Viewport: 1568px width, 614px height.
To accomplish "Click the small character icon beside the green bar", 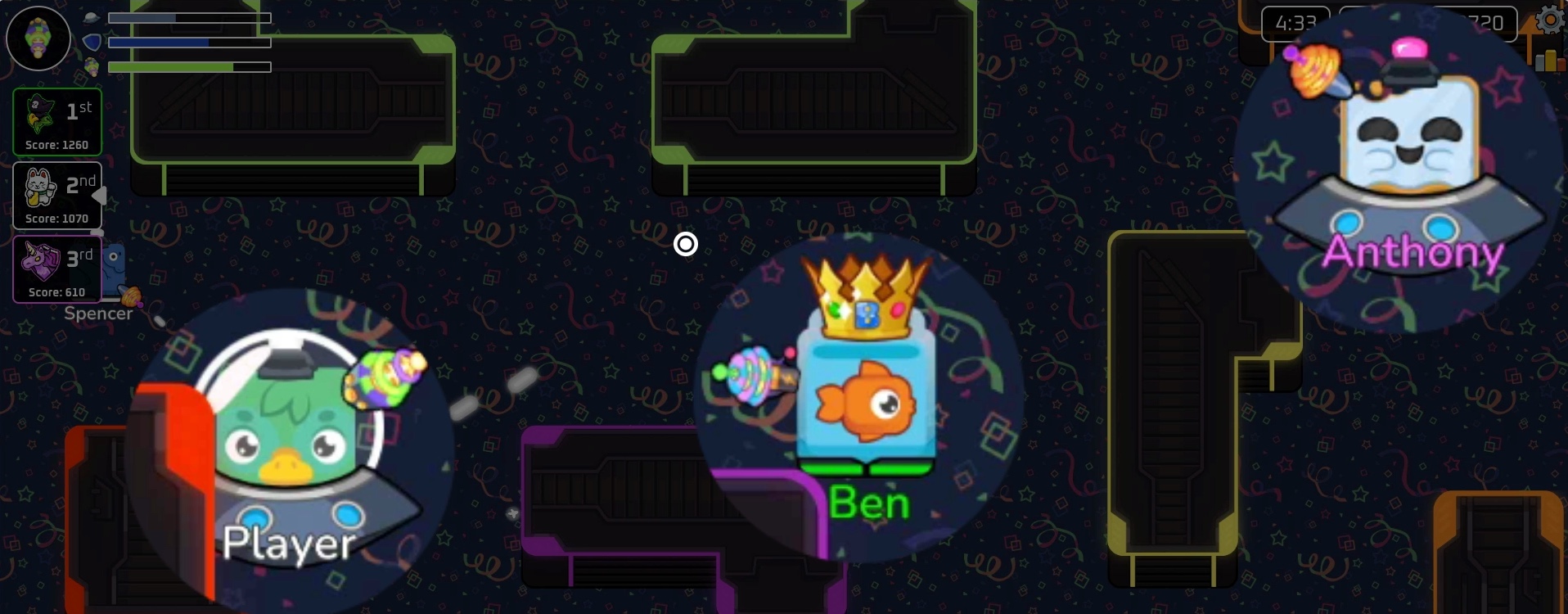I will click(x=93, y=68).
